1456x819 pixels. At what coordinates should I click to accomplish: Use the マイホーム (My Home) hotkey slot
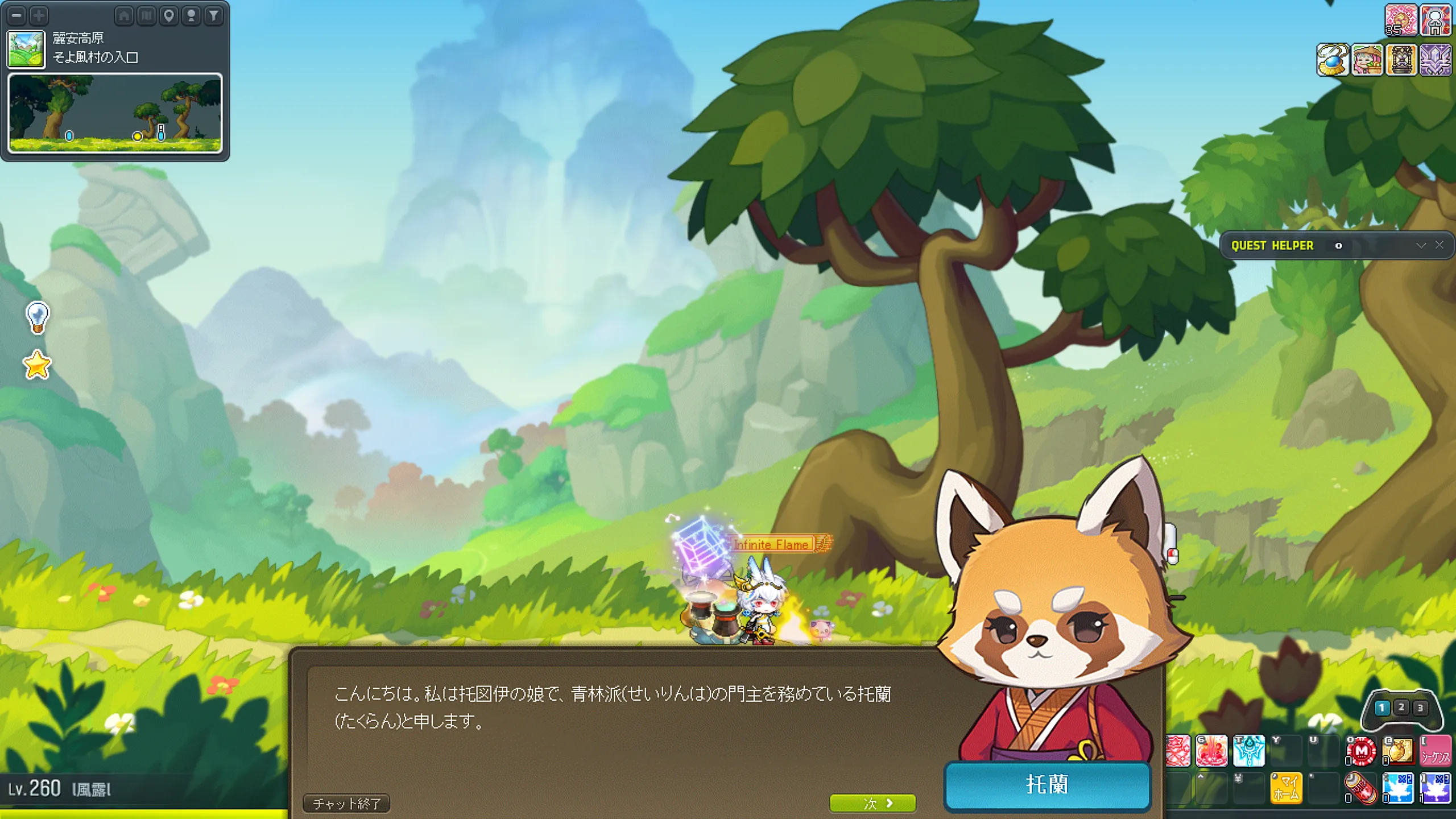[x=1286, y=789]
